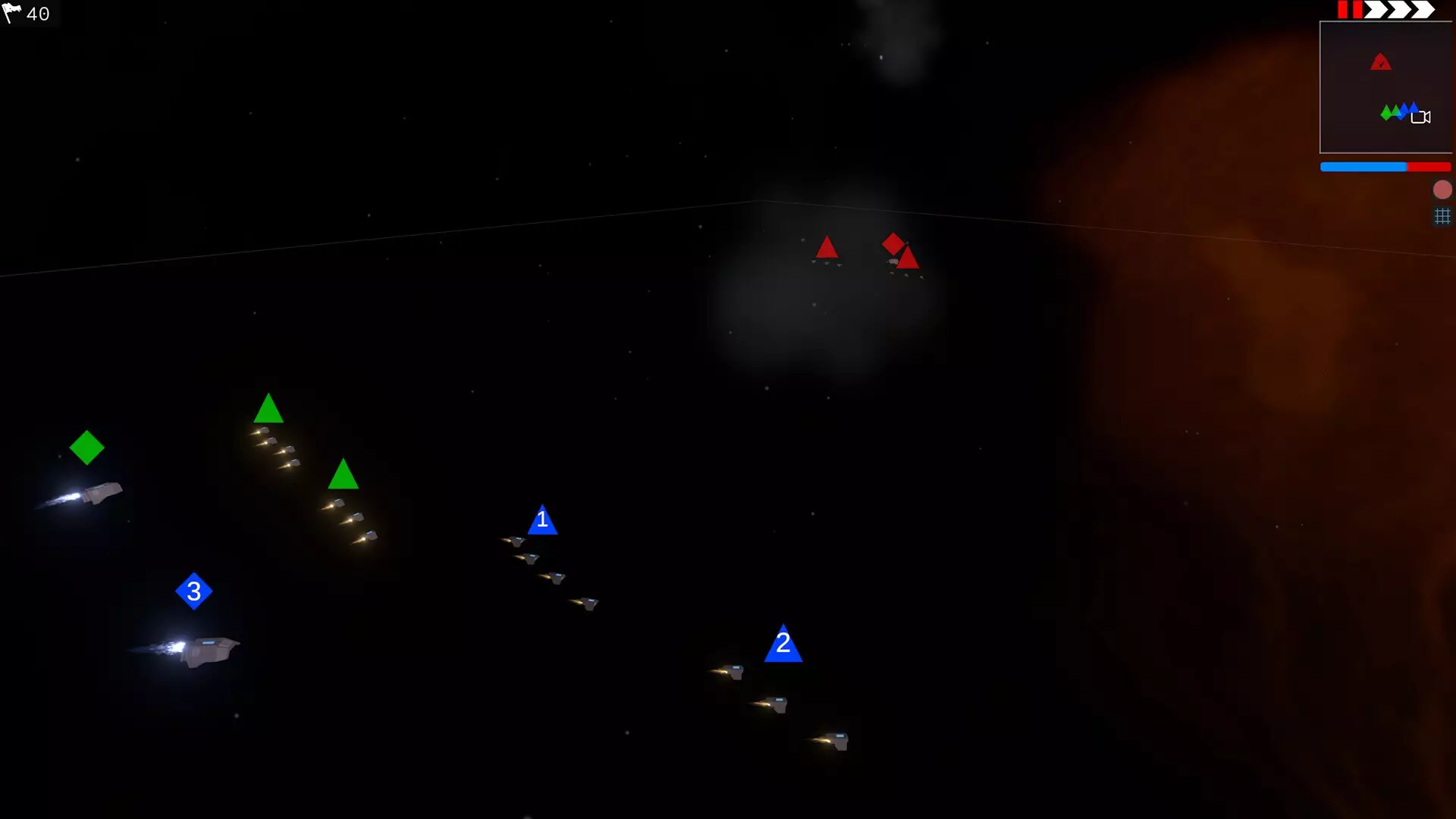Screen dimensions: 1456x819
Task: Target the red enemy triangle near the clouds
Action: coord(827,248)
